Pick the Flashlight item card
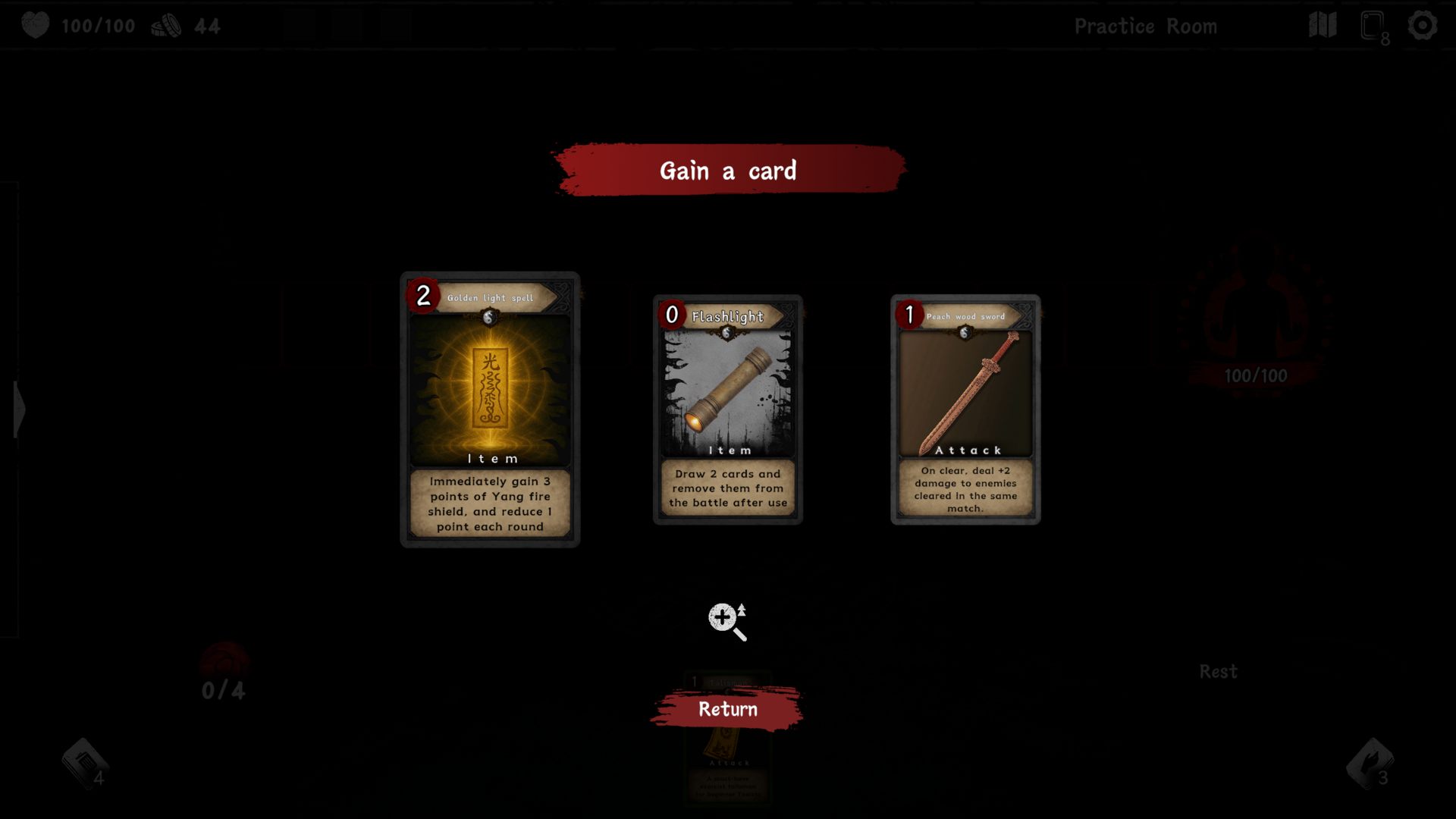 (727, 409)
